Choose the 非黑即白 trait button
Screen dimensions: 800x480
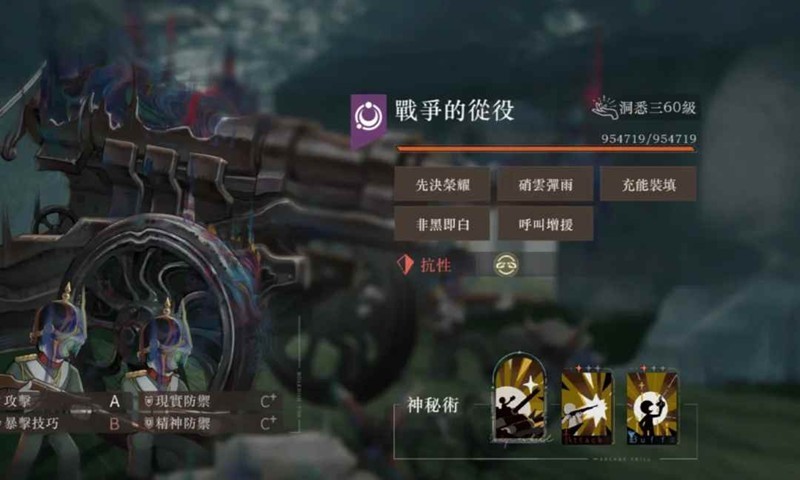[442, 223]
